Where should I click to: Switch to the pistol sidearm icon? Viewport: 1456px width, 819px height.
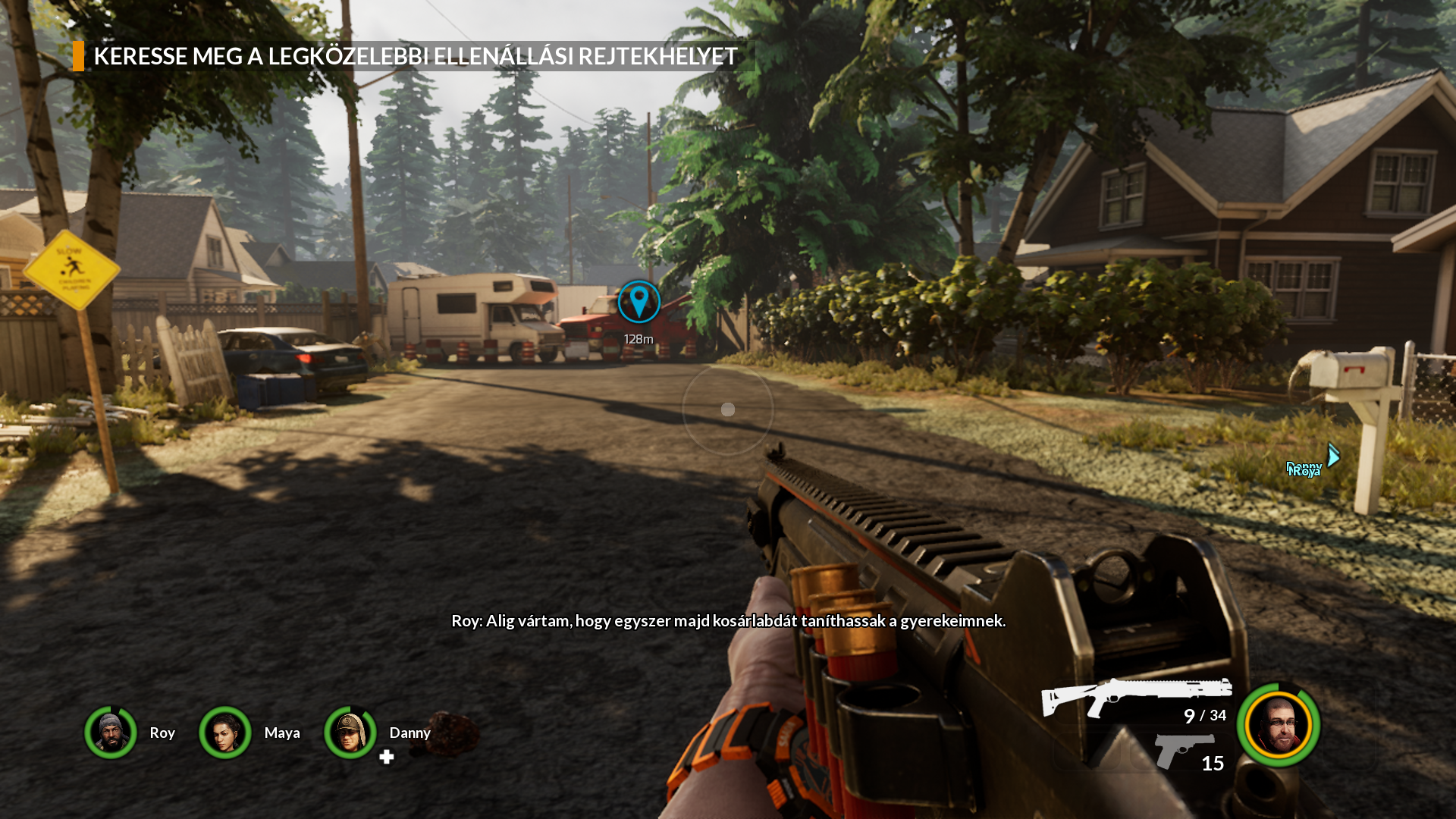[x=1181, y=750]
